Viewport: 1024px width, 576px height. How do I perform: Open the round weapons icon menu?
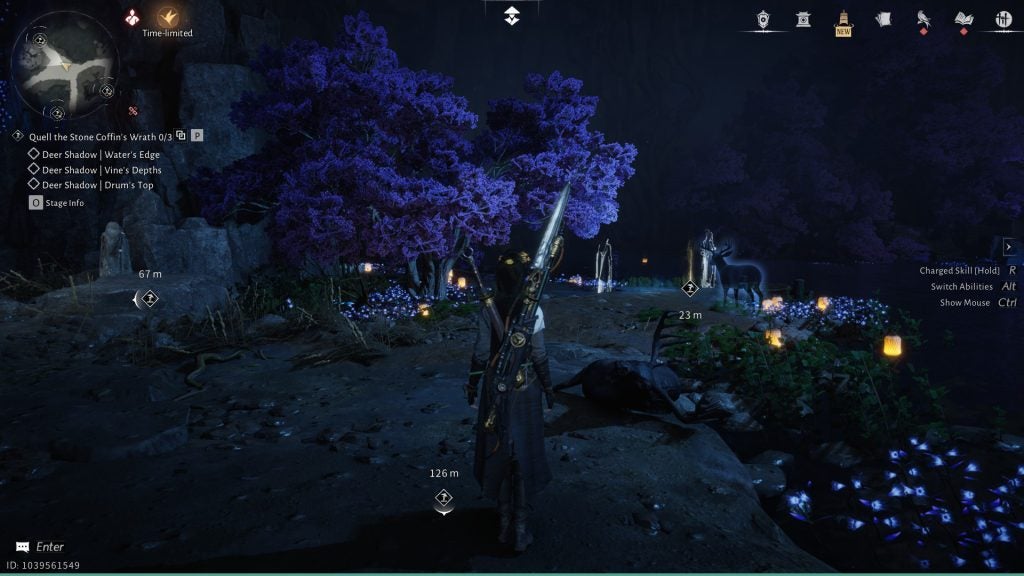point(1003,19)
